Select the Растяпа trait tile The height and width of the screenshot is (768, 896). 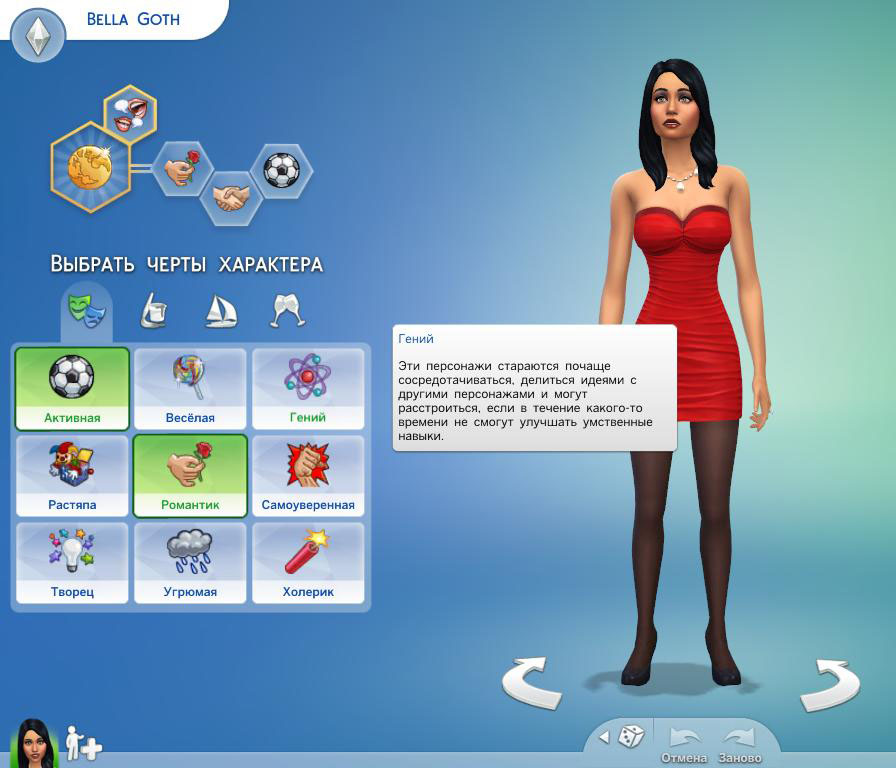(72, 476)
